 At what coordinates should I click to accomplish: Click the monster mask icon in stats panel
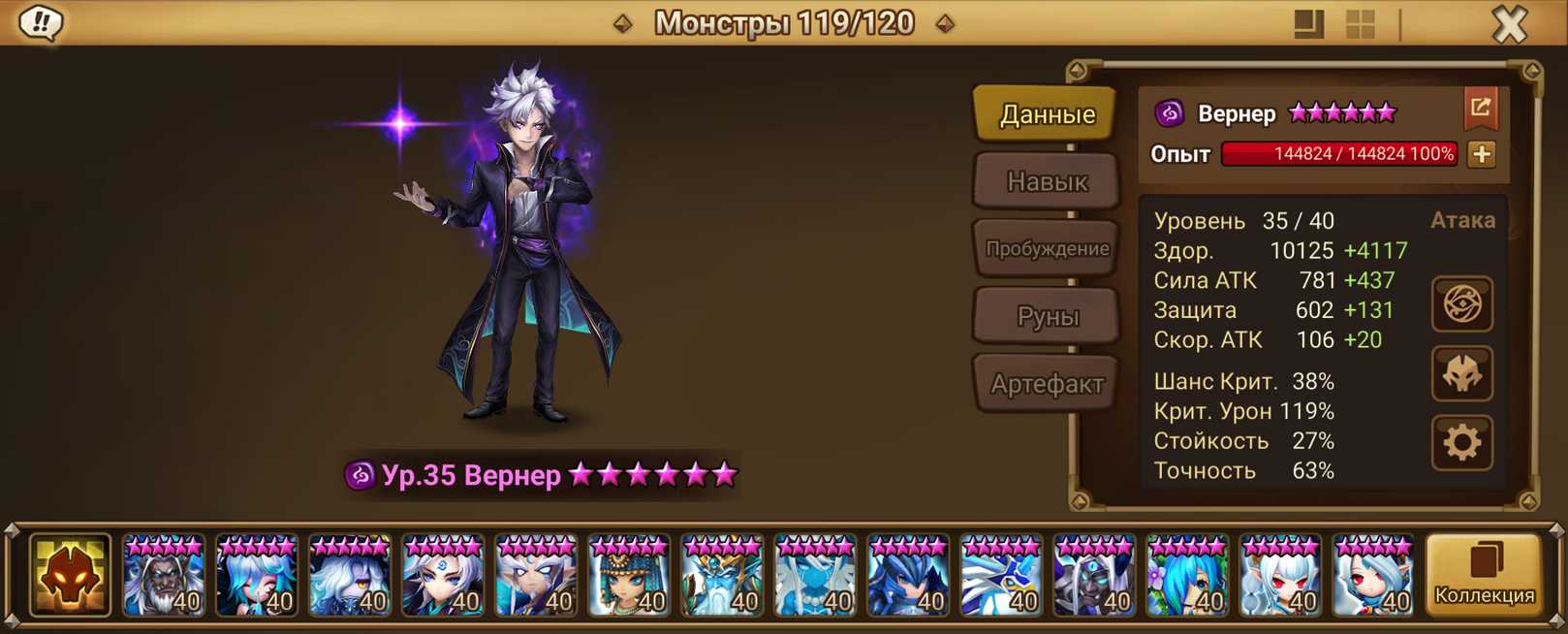1461,374
